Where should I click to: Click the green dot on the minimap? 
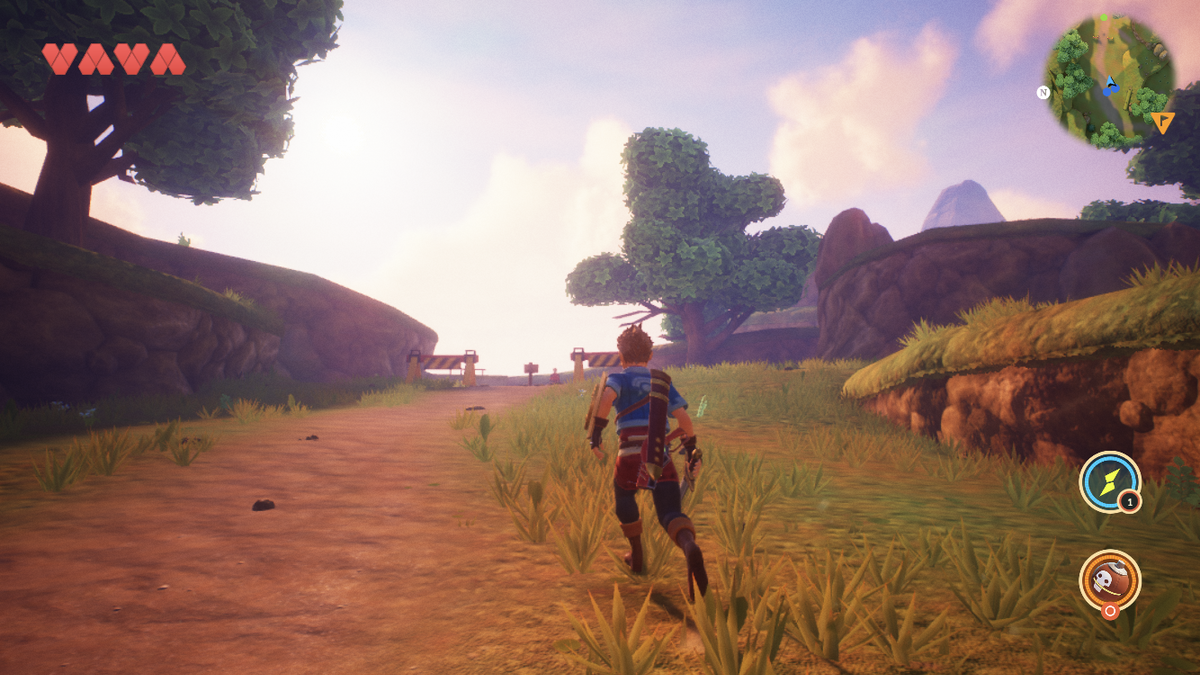pyautogui.click(x=1104, y=17)
